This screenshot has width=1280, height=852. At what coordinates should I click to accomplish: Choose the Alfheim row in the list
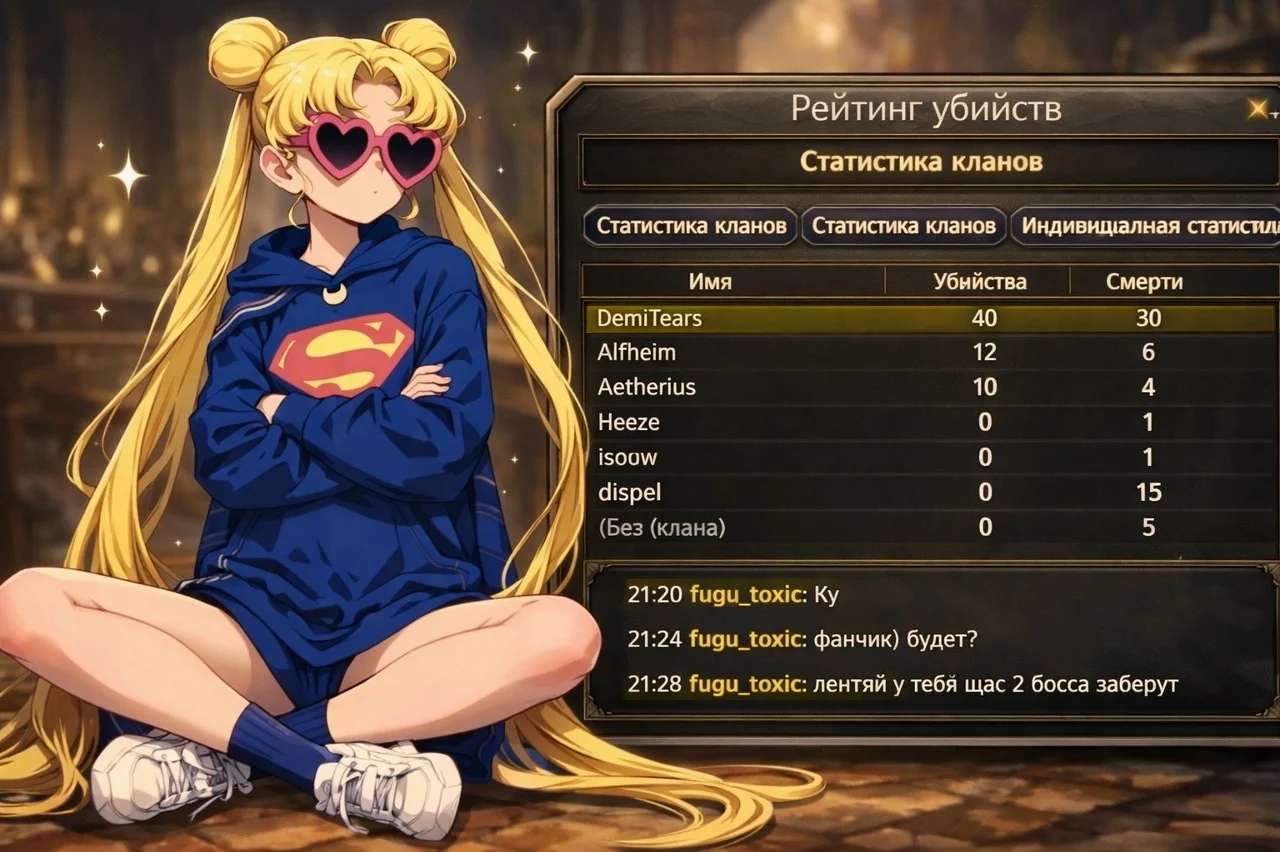point(930,352)
